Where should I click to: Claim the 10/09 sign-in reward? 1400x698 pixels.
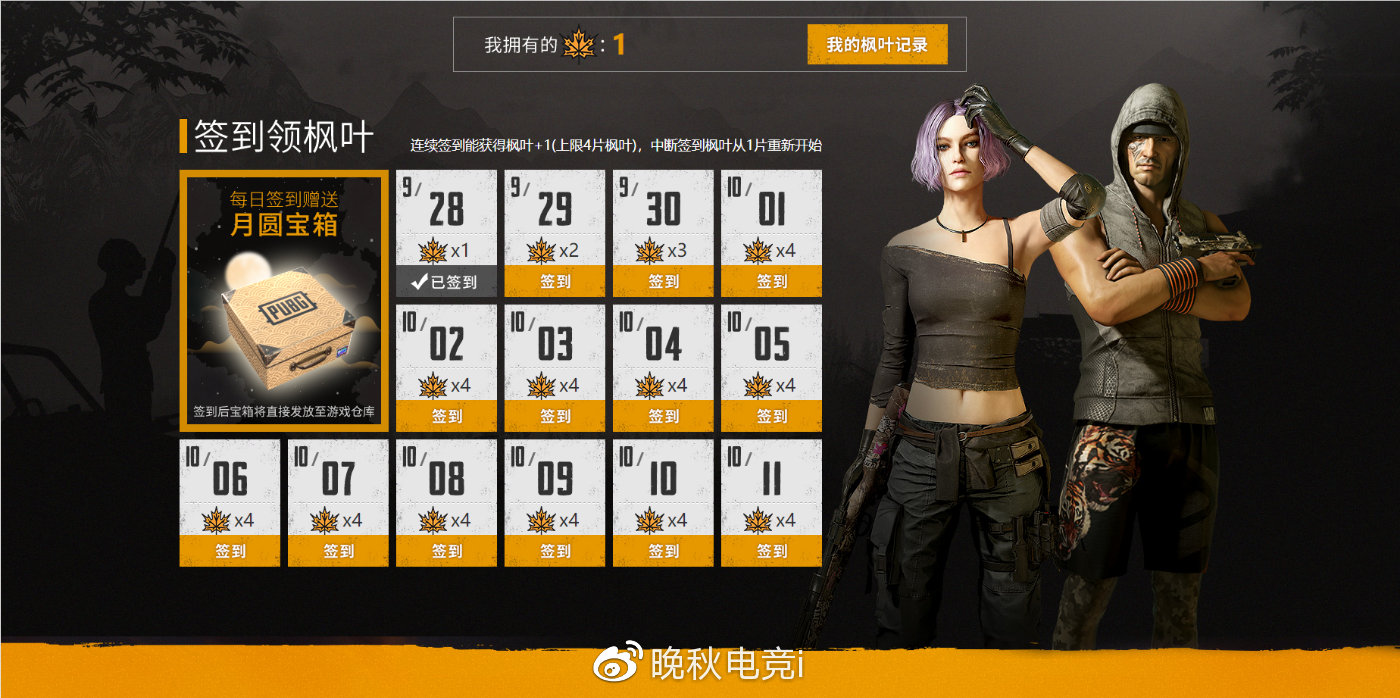[x=555, y=551]
